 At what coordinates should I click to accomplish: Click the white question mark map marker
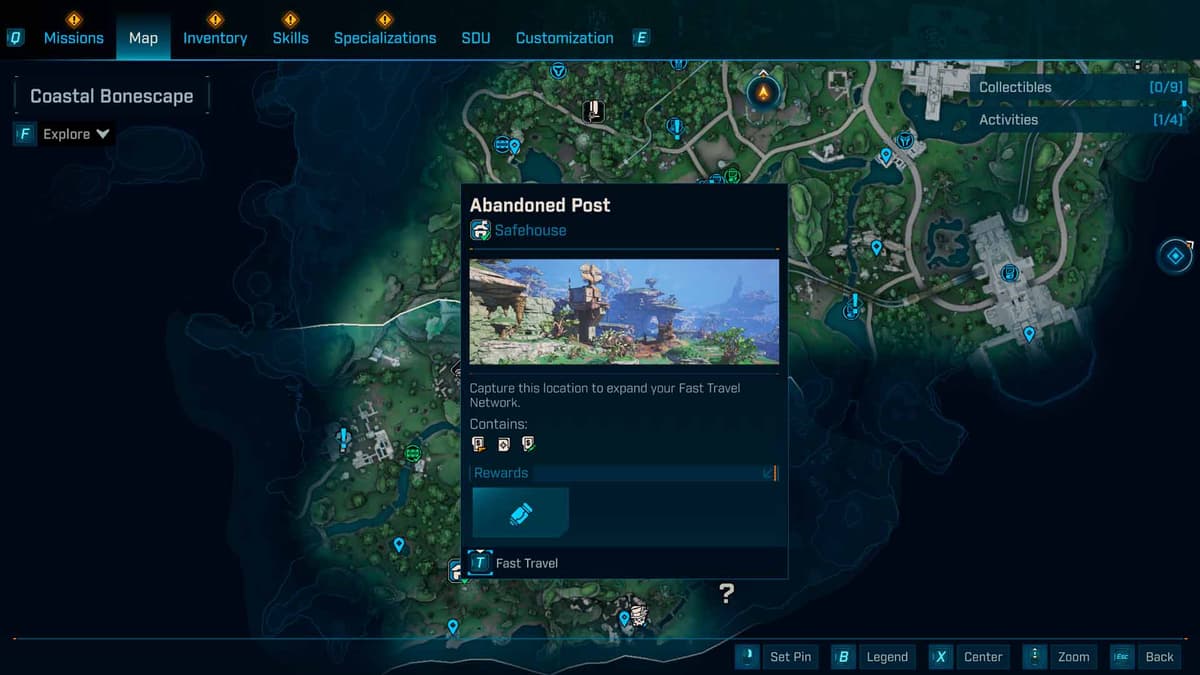tap(727, 593)
